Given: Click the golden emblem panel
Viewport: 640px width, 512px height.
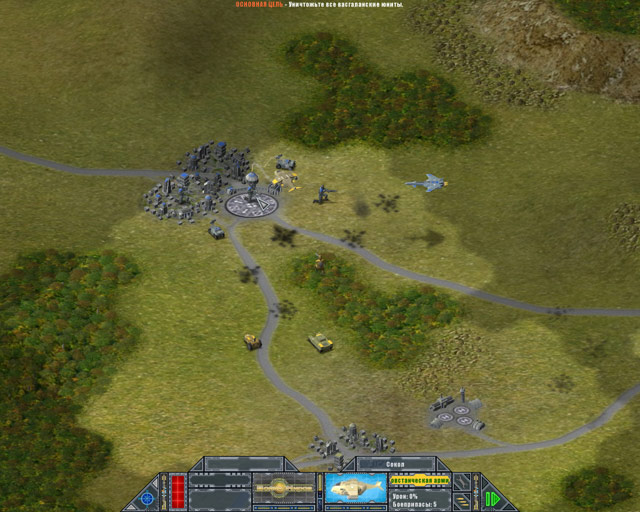Looking at the screenshot, I should coord(285,488).
